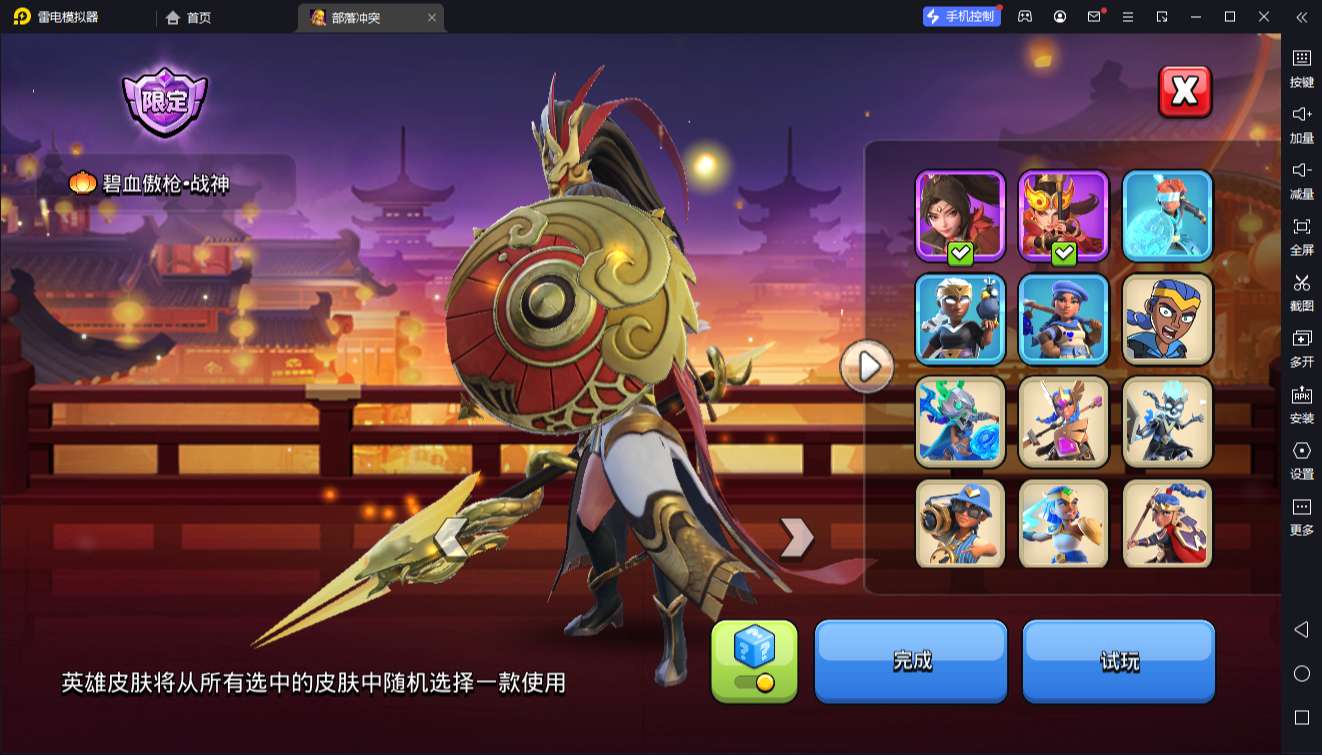Click the left chevron to rotate hero view
This screenshot has width=1322, height=755.
click(452, 539)
